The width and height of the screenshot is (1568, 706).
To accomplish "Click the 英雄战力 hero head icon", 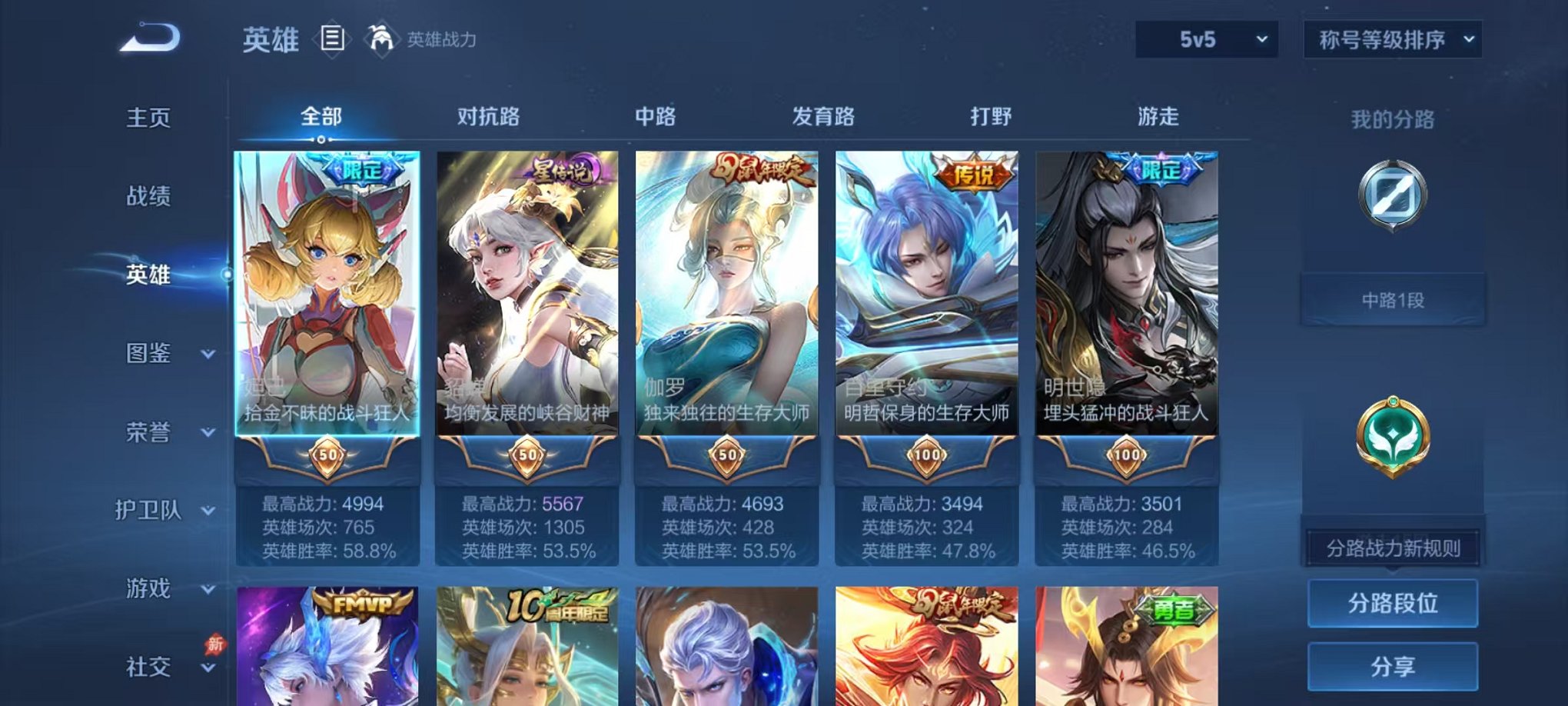I will click(380, 36).
